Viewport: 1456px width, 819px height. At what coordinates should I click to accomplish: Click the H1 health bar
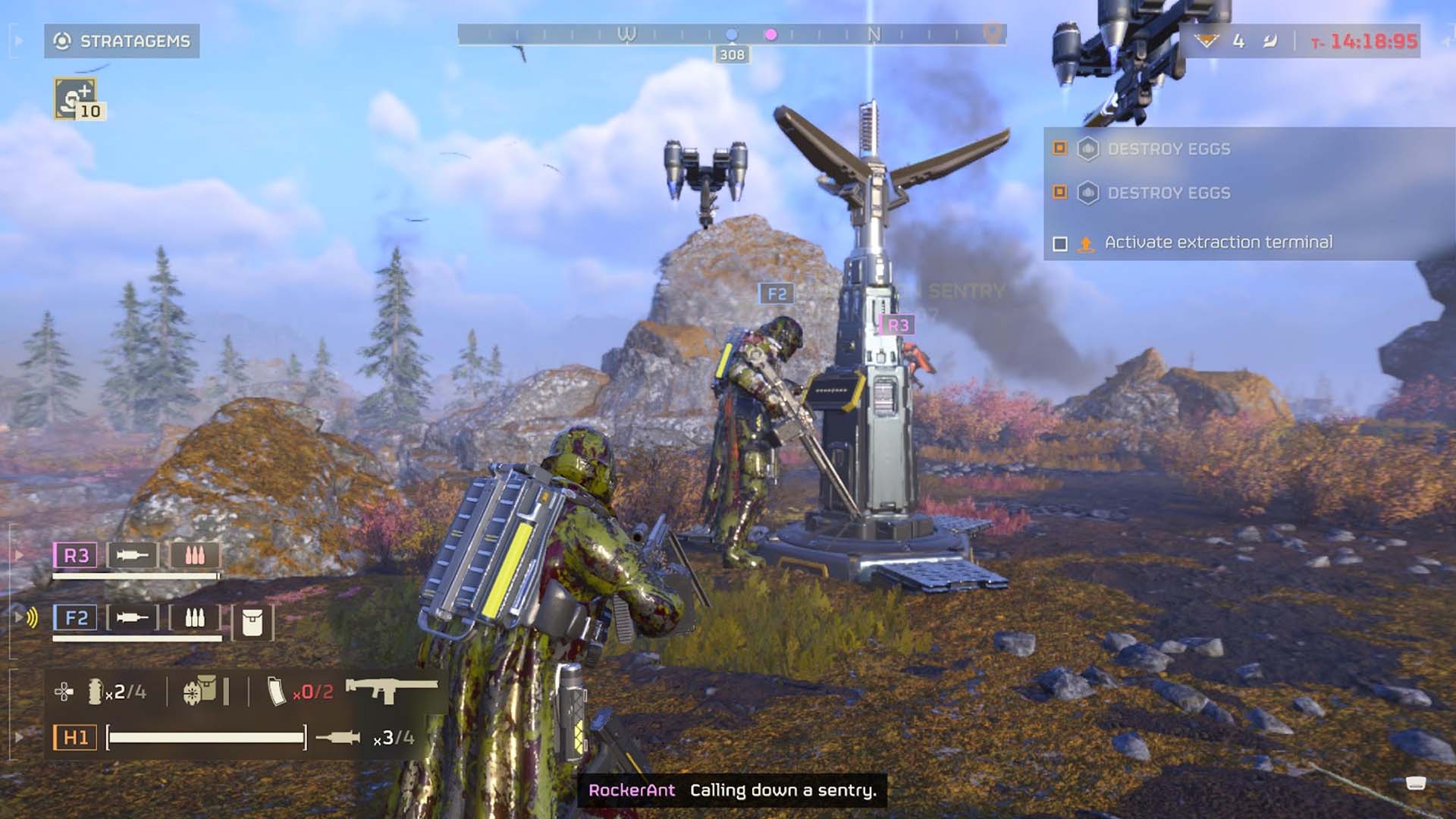[209, 736]
